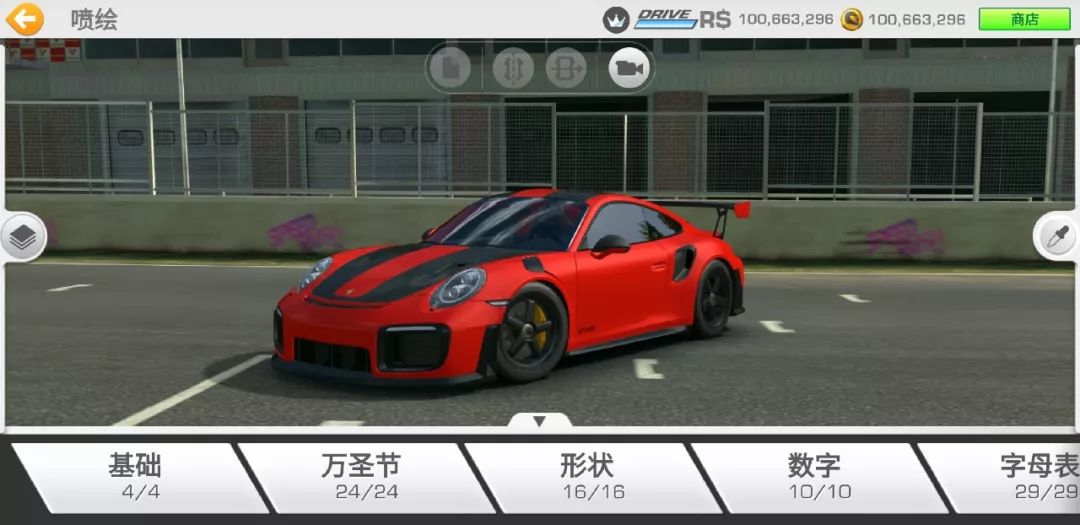Click the gold coin currency icon
This screenshot has width=1080, height=525.
tap(851, 19)
